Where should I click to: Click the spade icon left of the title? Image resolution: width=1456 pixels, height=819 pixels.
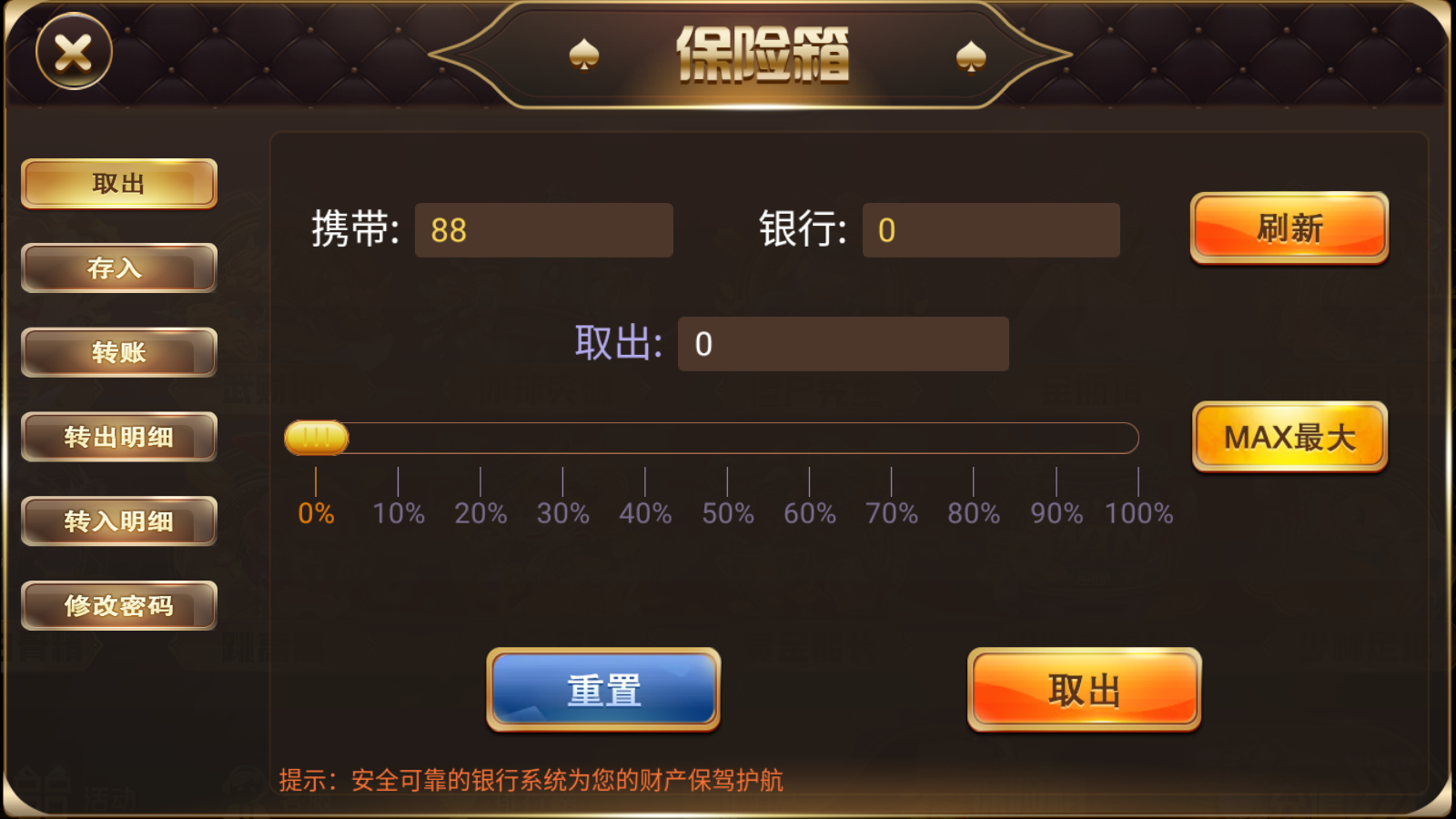tap(587, 55)
